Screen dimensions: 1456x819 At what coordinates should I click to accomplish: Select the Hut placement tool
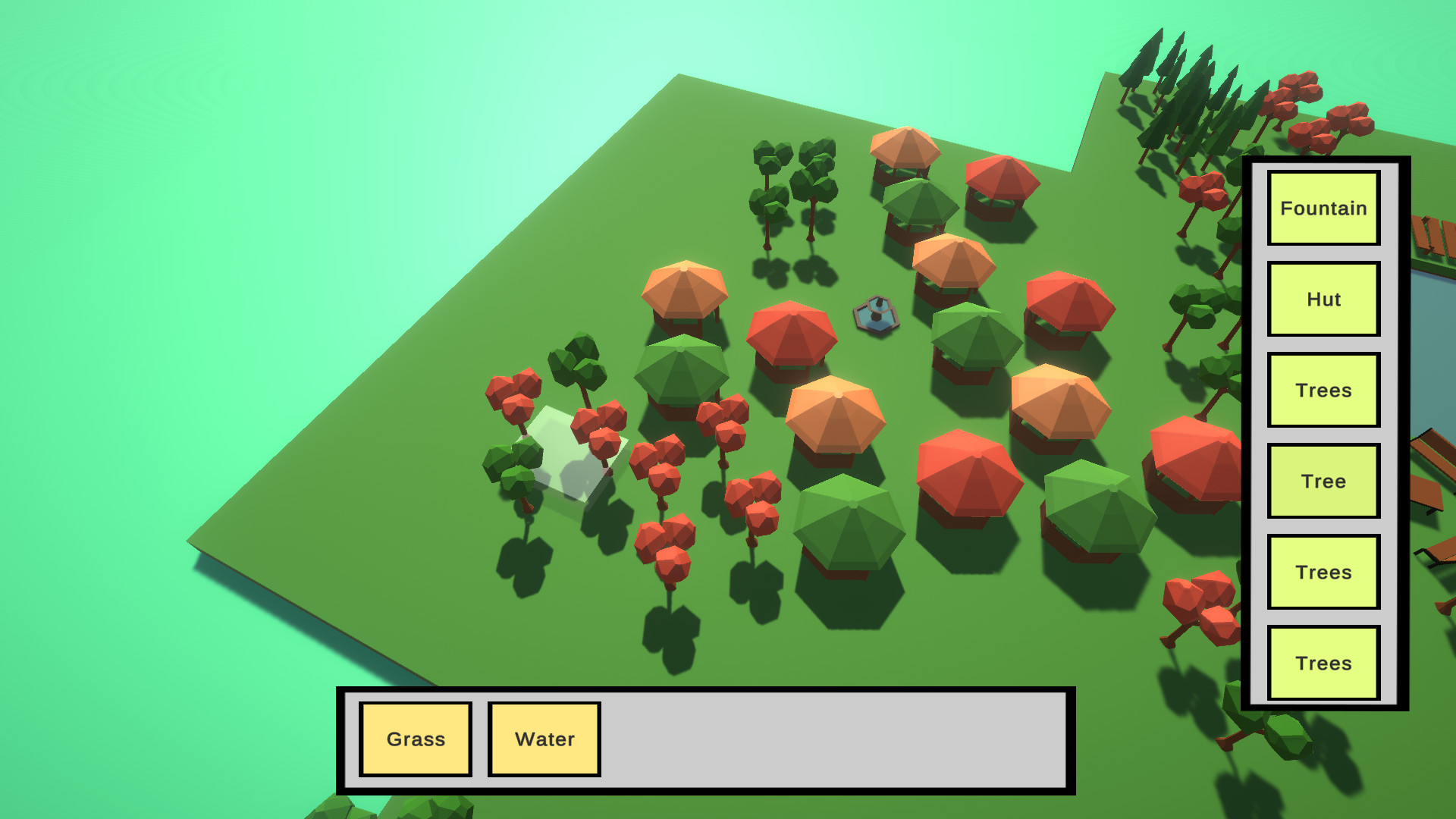1323,299
